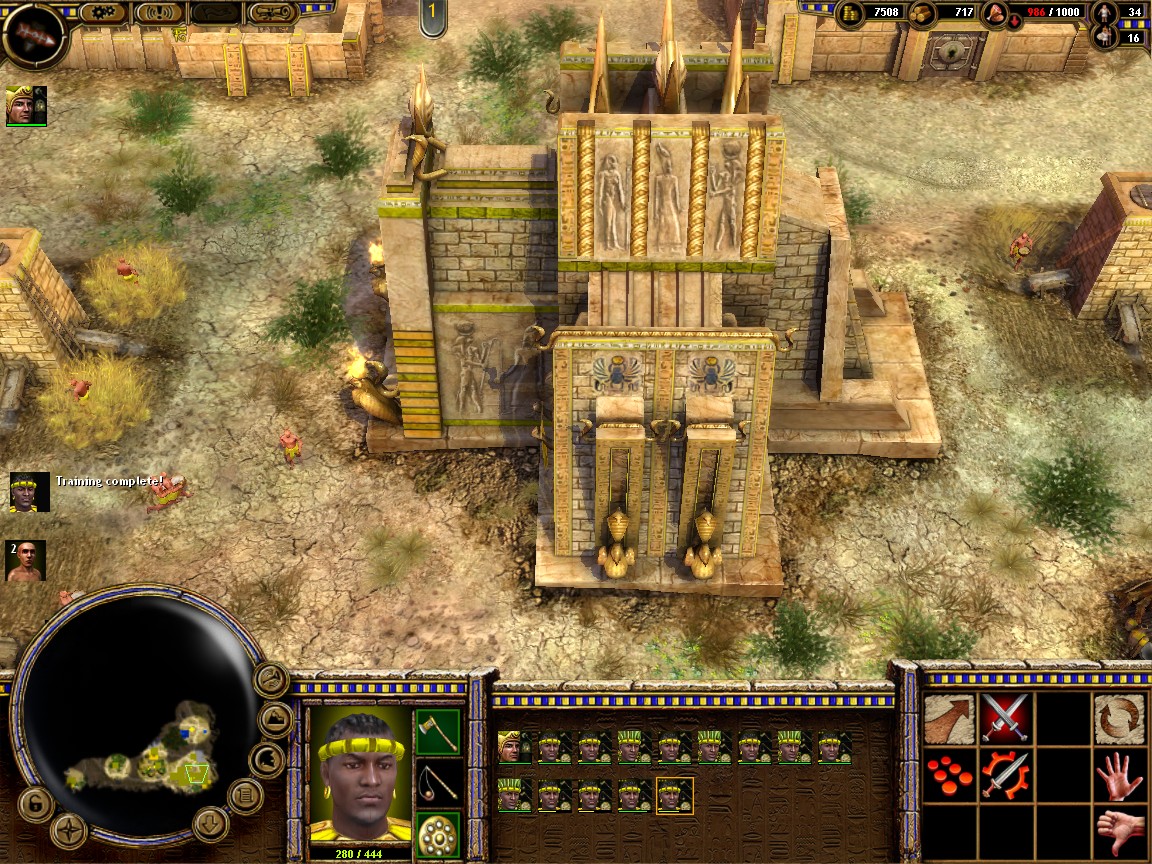
Task: Choose the red dots formation command
Action: point(948,775)
